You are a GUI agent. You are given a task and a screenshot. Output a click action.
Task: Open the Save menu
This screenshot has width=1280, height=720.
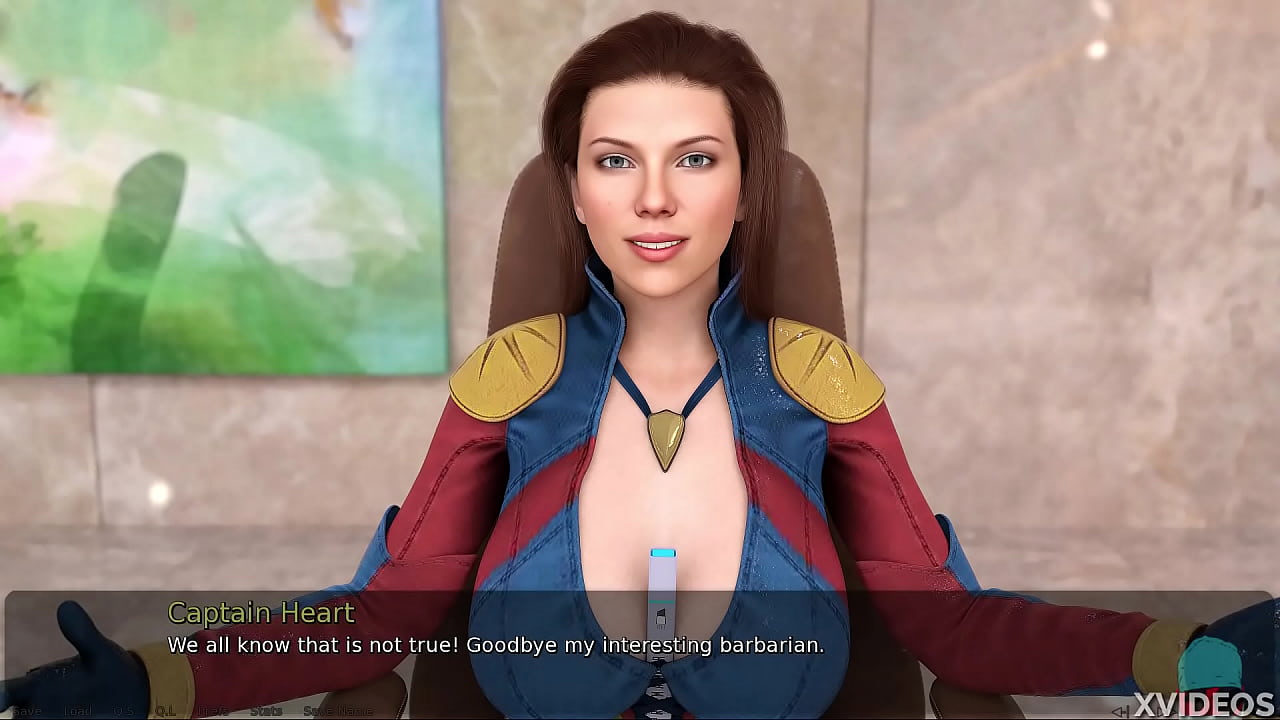26,711
